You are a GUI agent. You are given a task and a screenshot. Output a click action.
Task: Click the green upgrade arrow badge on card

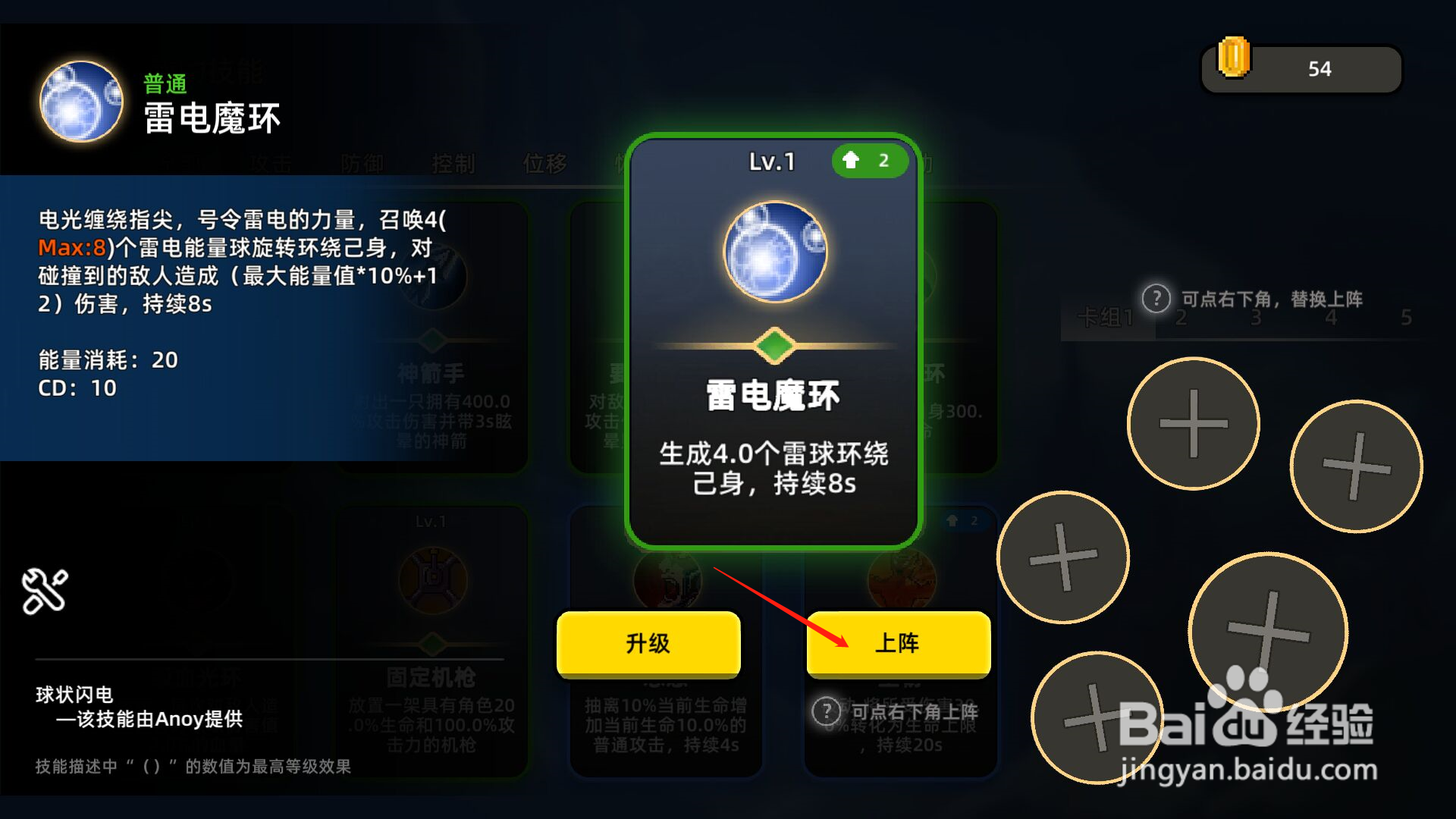tap(869, 161)
